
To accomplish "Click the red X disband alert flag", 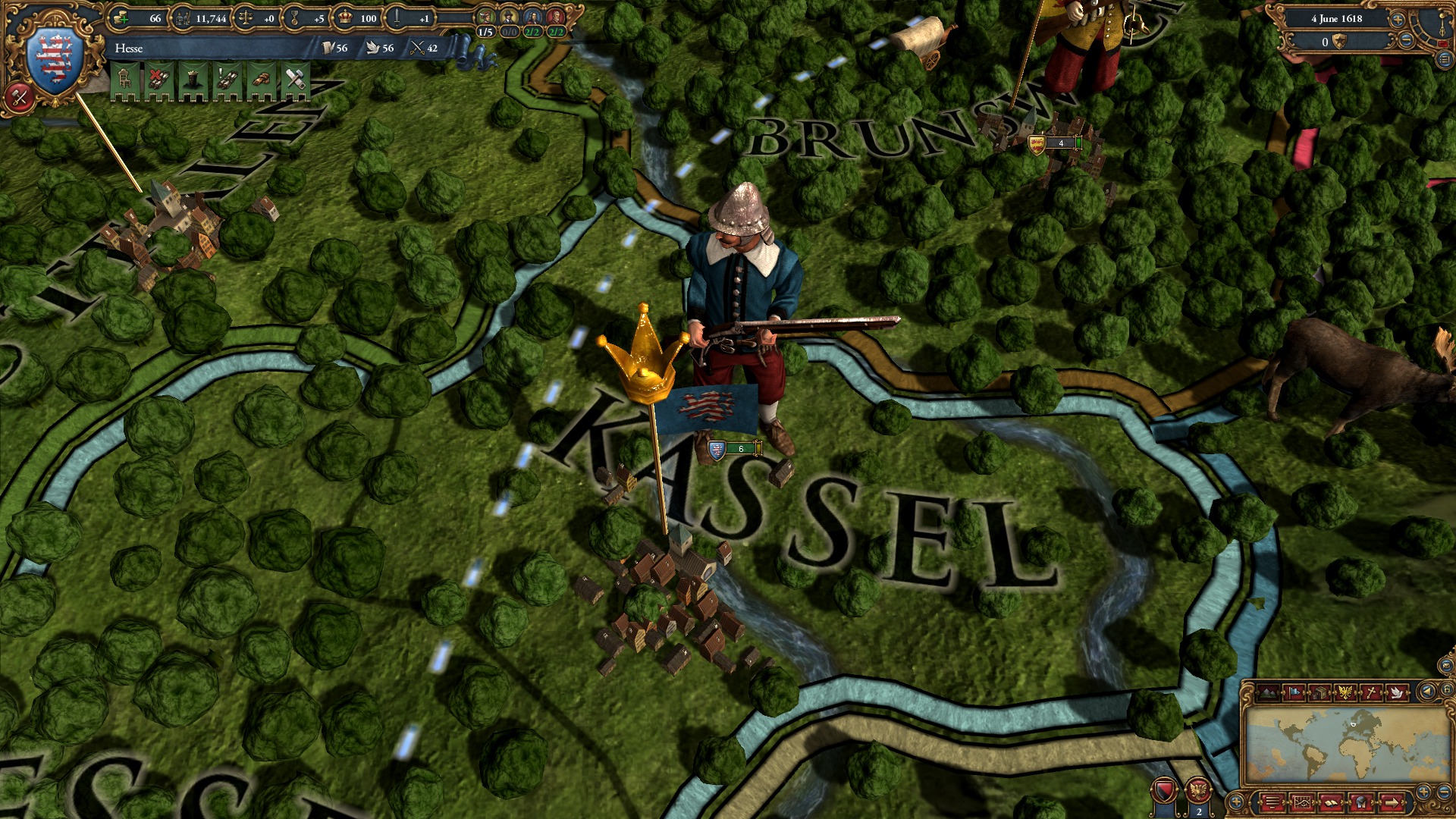I will [159, 77].
